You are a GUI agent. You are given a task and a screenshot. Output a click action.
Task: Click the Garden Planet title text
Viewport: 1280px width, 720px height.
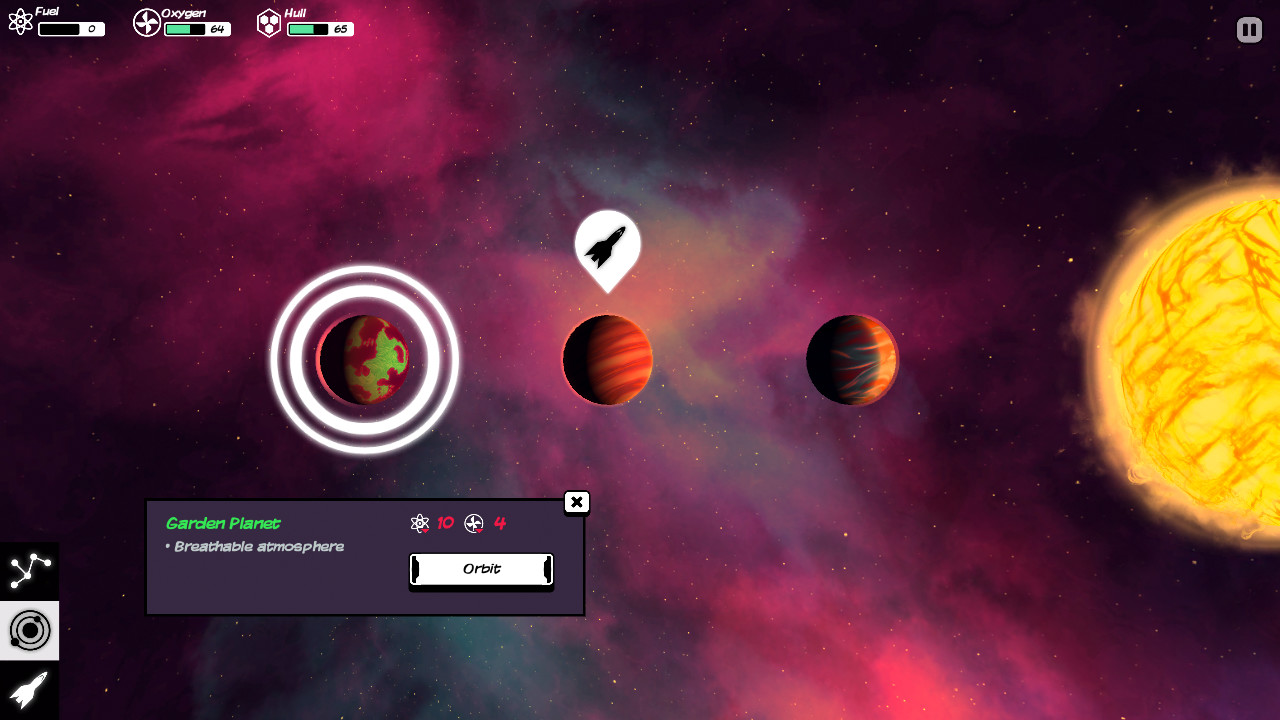tap(221, 523)
